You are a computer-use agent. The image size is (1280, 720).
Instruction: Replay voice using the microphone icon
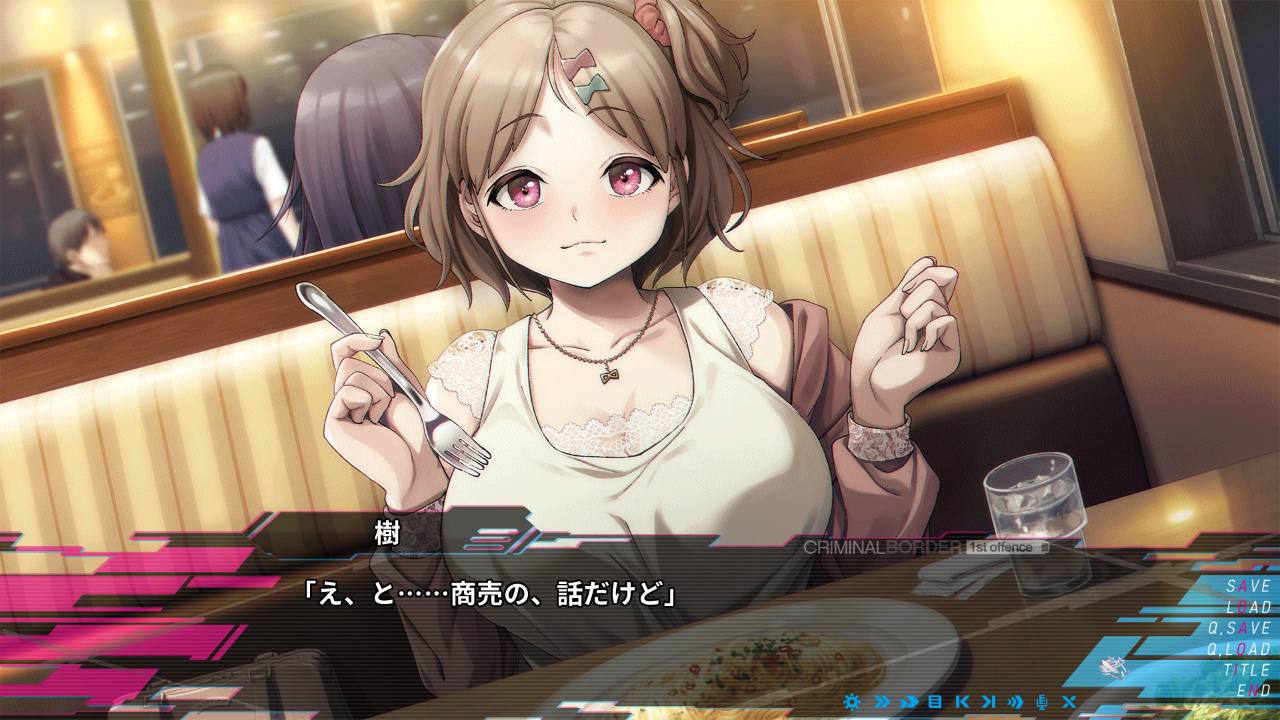coord(1042,702)
